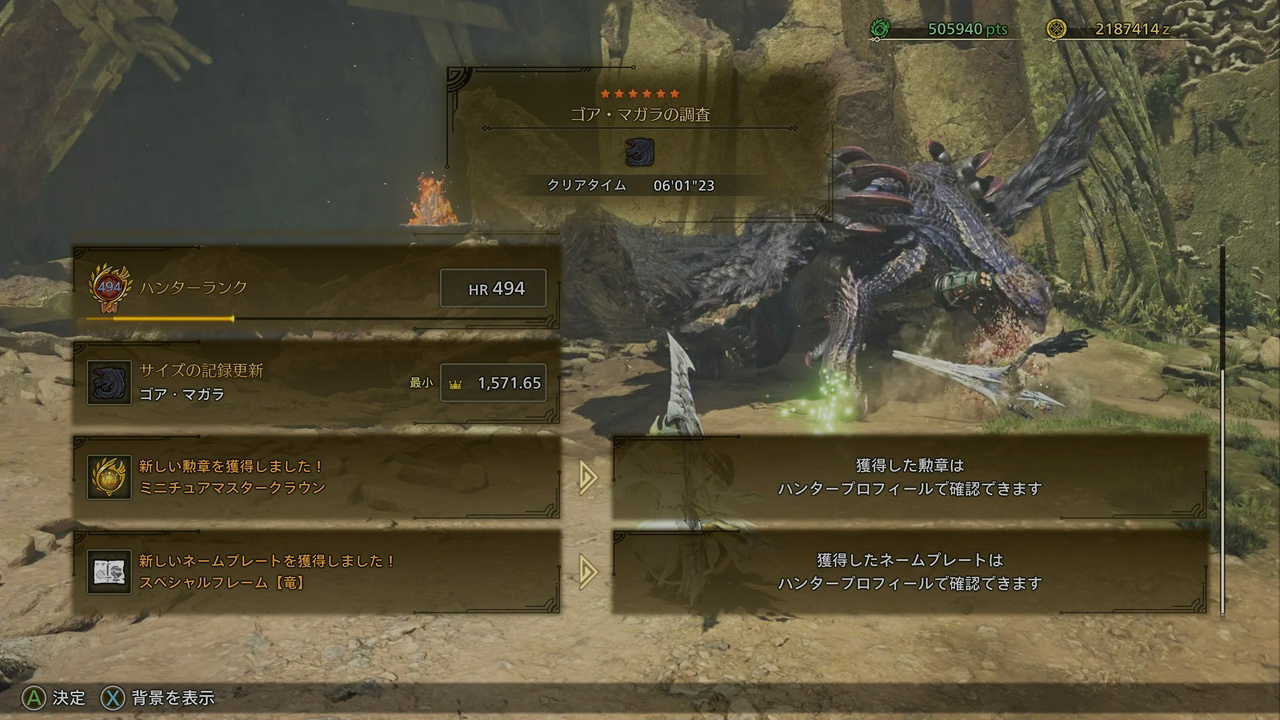The height and width of the screenshot is (720, 1280).
Task: Click the results list vertical scrollbar
Action: coord(1222,428)
